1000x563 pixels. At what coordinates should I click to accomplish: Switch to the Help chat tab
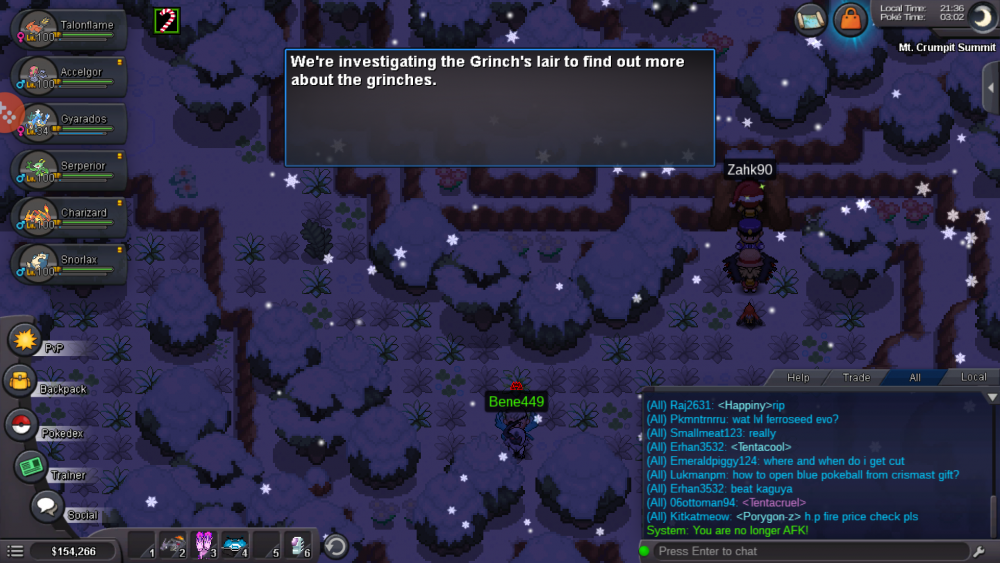[x=798, y=377]
